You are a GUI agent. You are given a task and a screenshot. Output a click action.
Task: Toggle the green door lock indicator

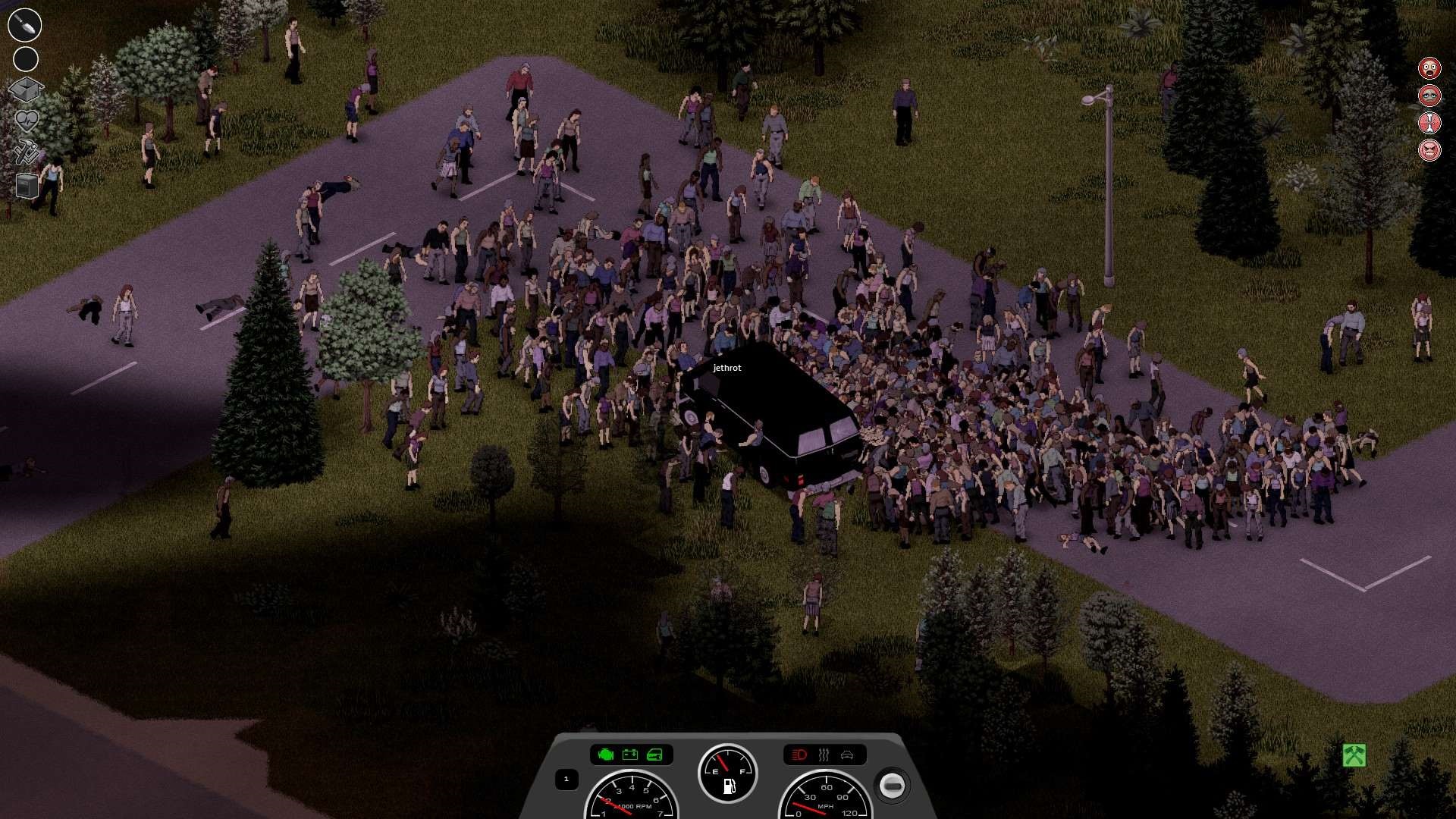tap(654, 755)
